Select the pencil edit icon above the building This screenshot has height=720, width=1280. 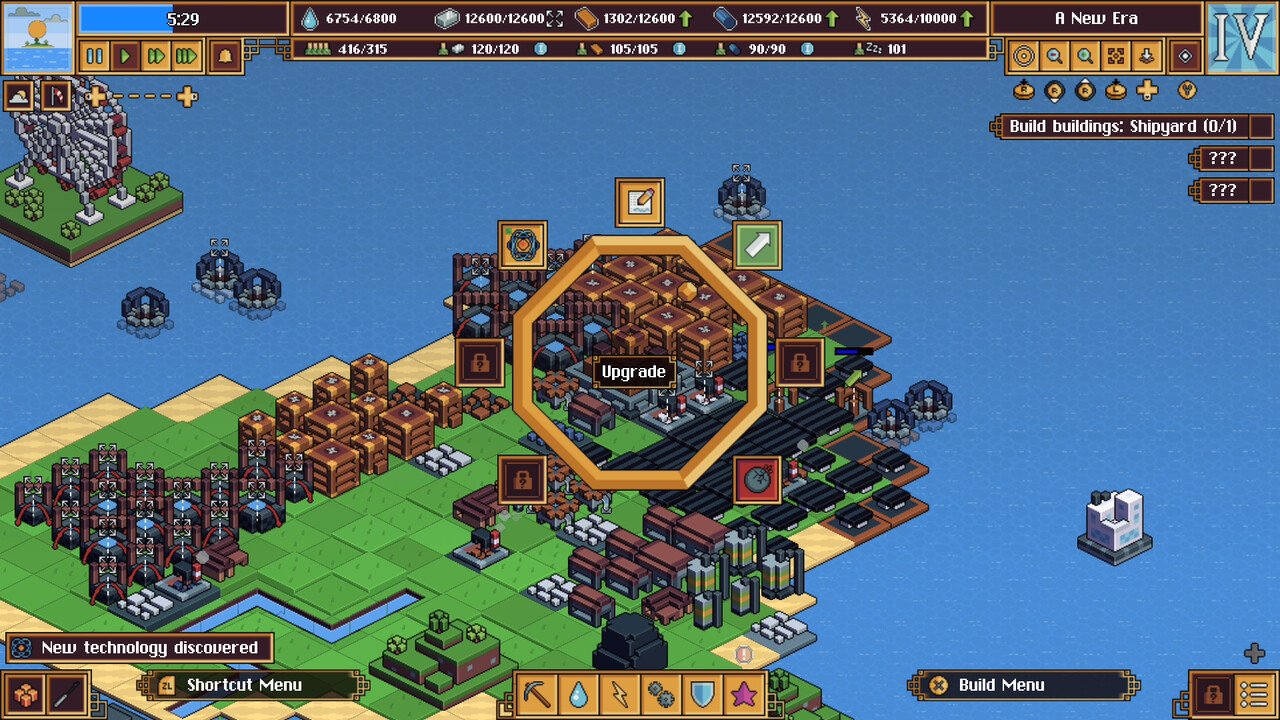(638, 201)
